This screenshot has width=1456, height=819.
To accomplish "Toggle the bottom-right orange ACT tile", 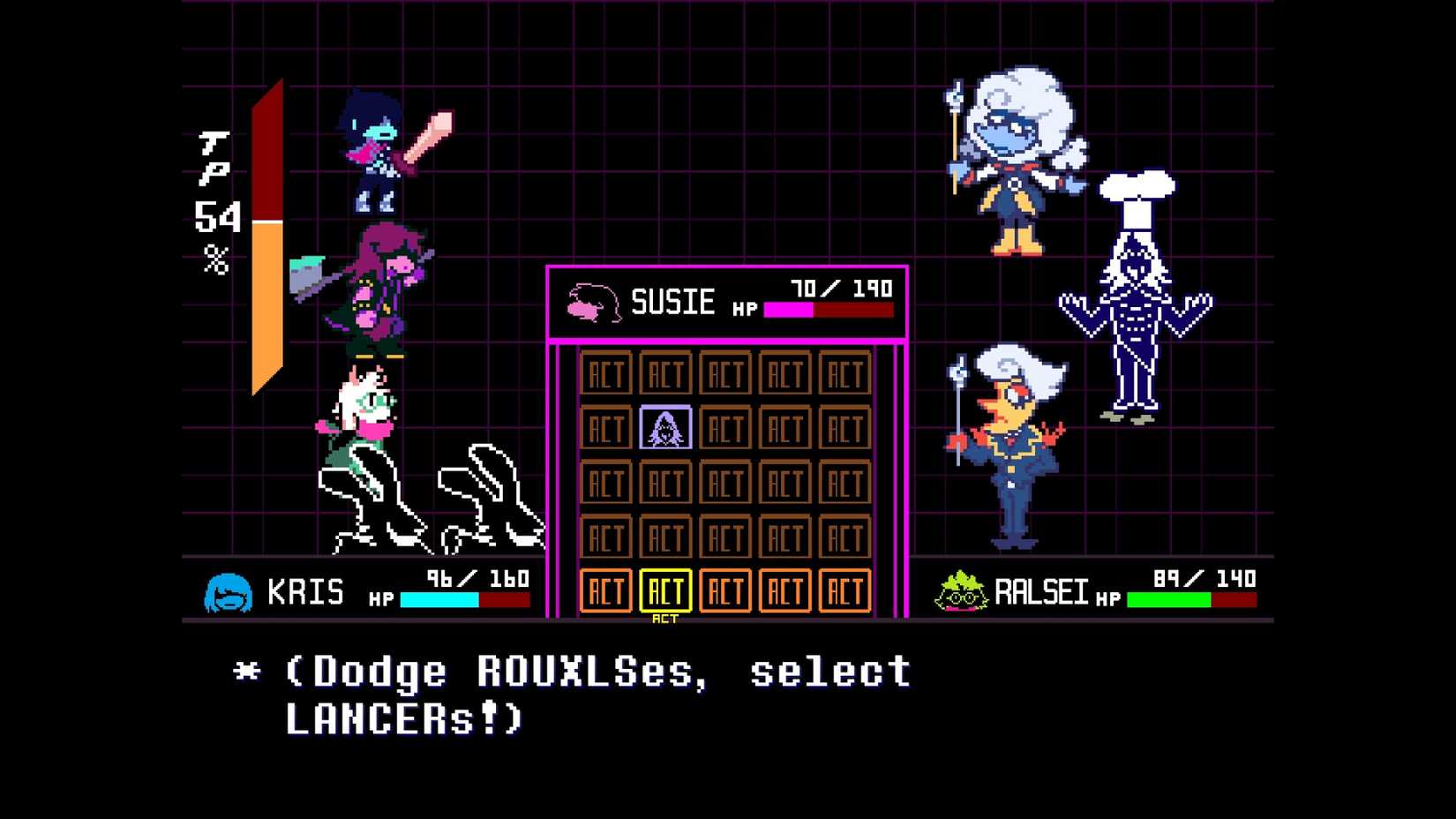I will [x=844, y=591].
